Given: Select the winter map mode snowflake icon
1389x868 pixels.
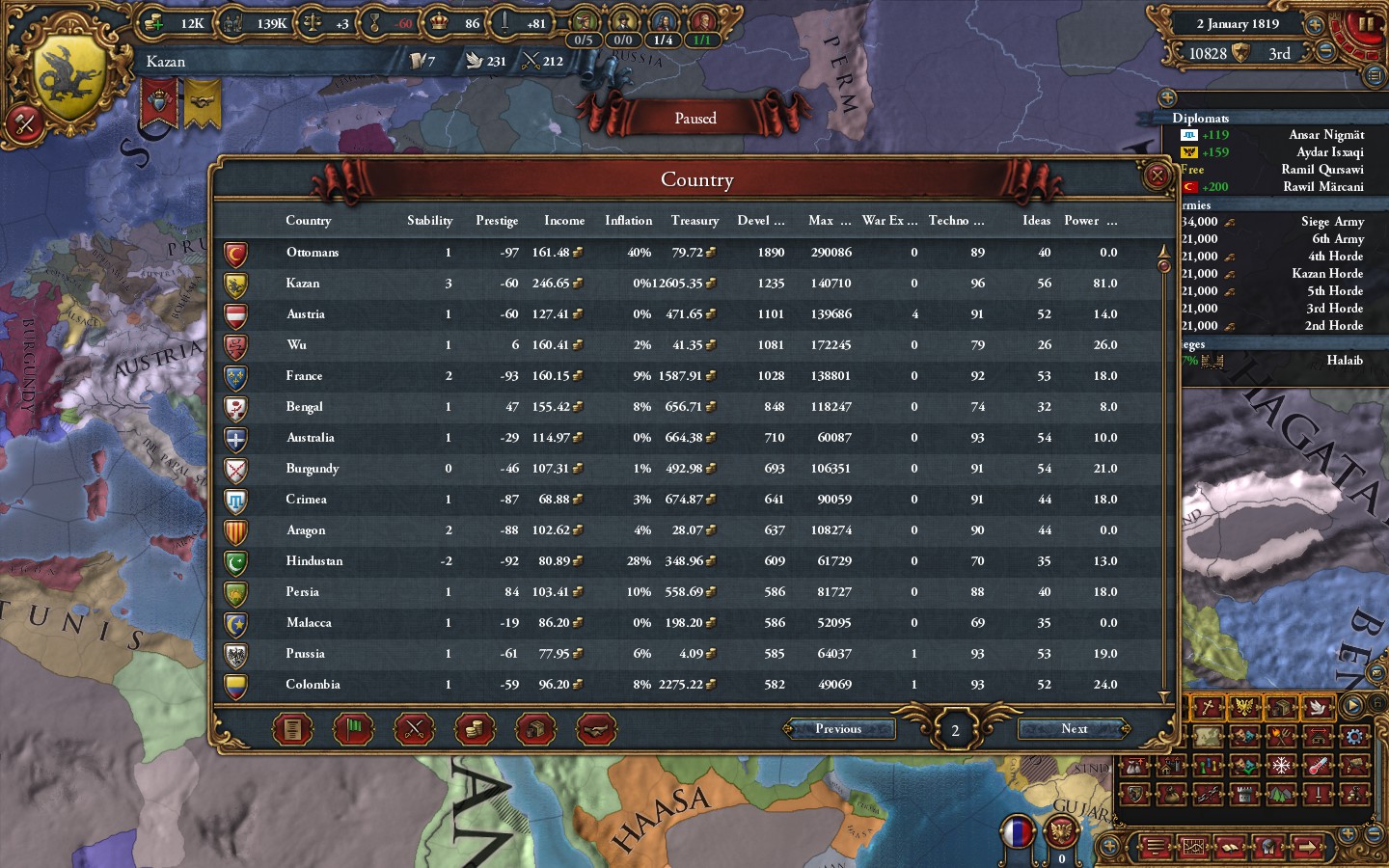Looking at the screenshot, I should [x=1280, y=765].
